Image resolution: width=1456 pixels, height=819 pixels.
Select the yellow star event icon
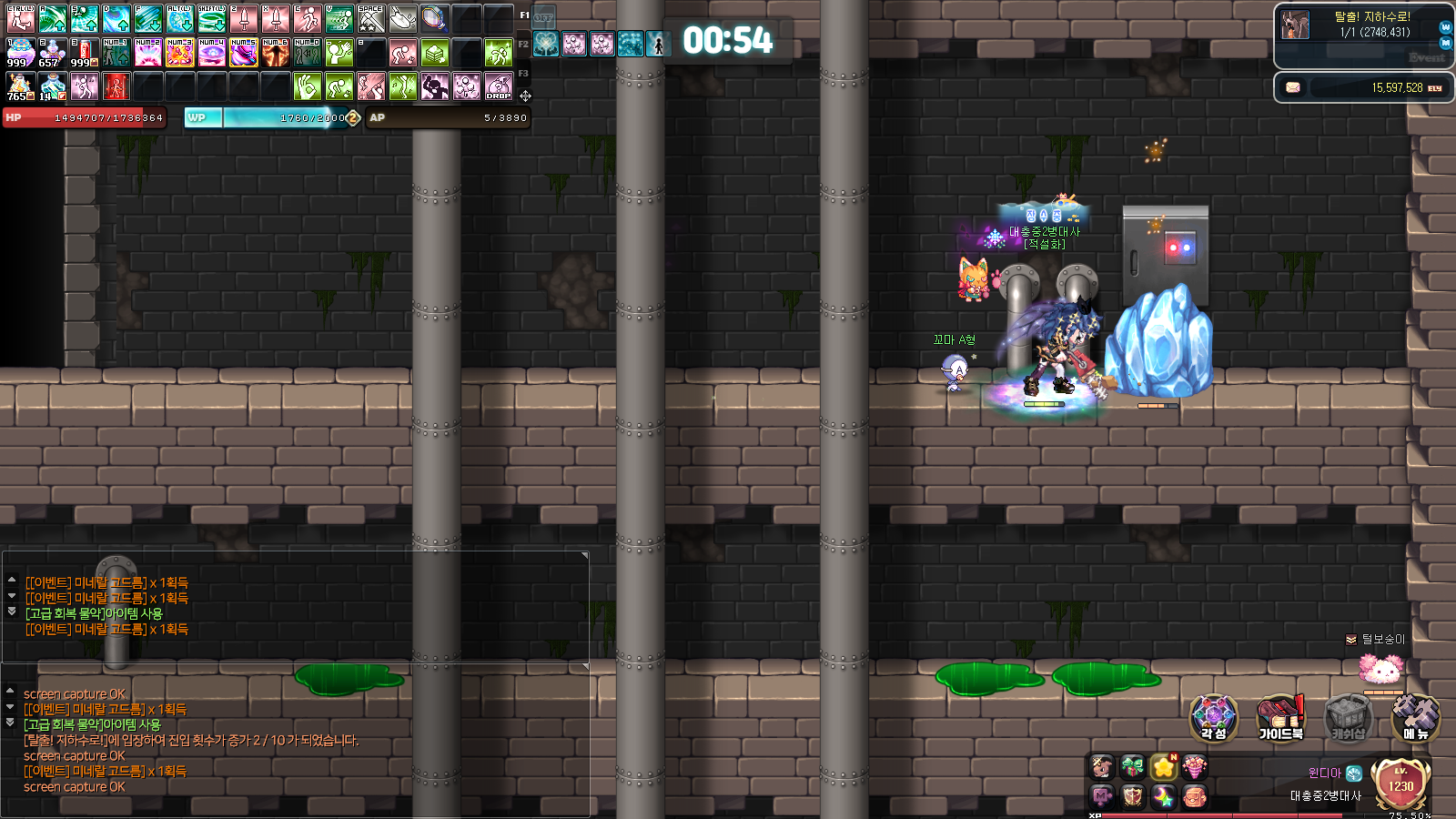(x=1164, y=767)
